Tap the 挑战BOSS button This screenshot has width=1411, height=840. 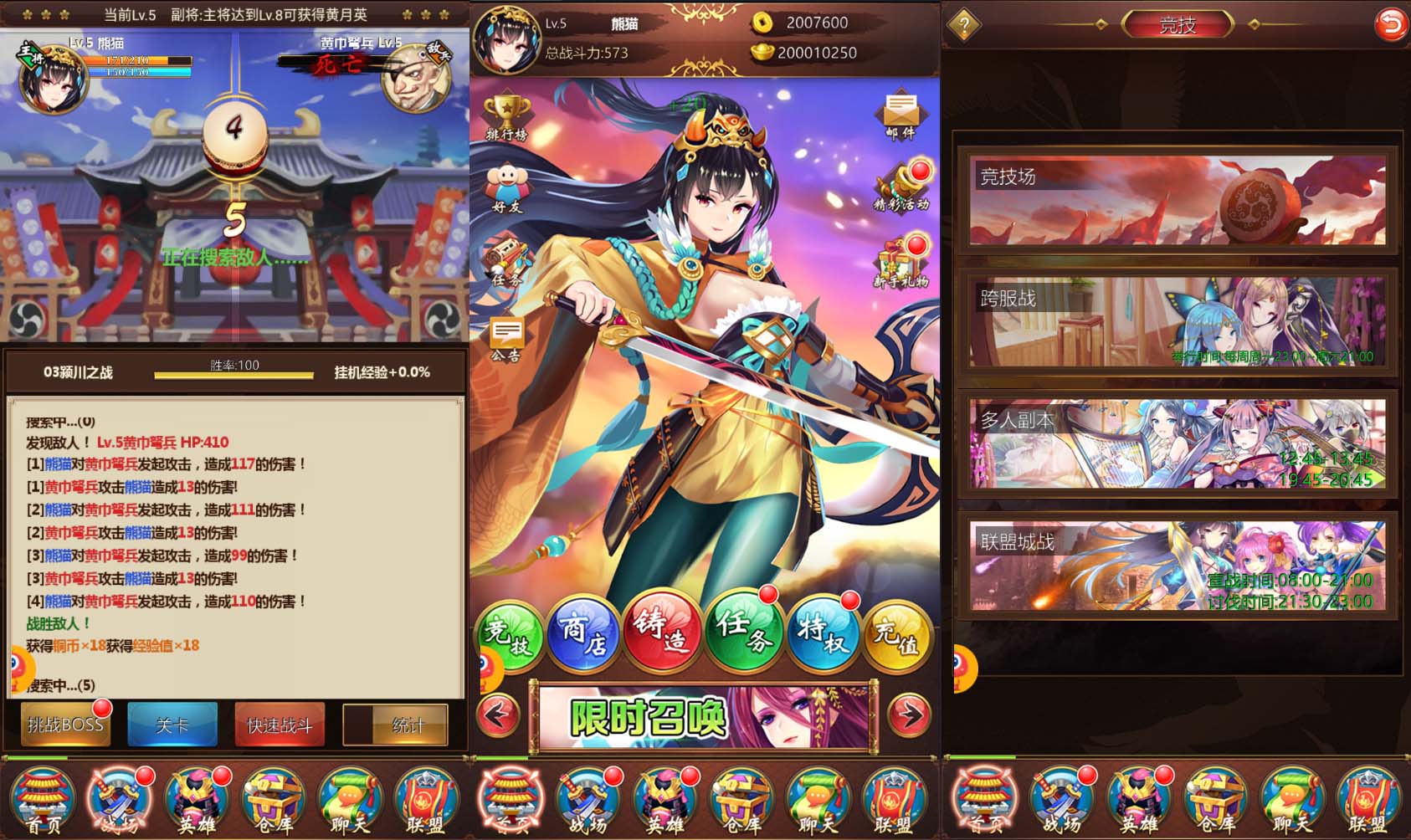tap(64, 724)
